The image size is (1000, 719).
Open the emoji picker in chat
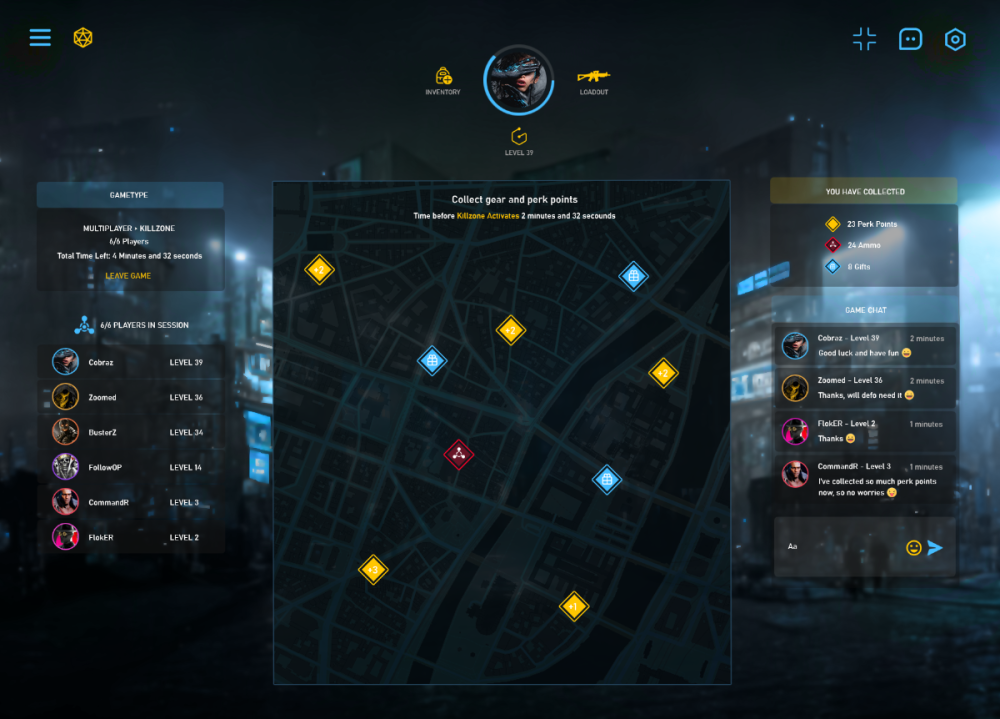tap(913, 547)
